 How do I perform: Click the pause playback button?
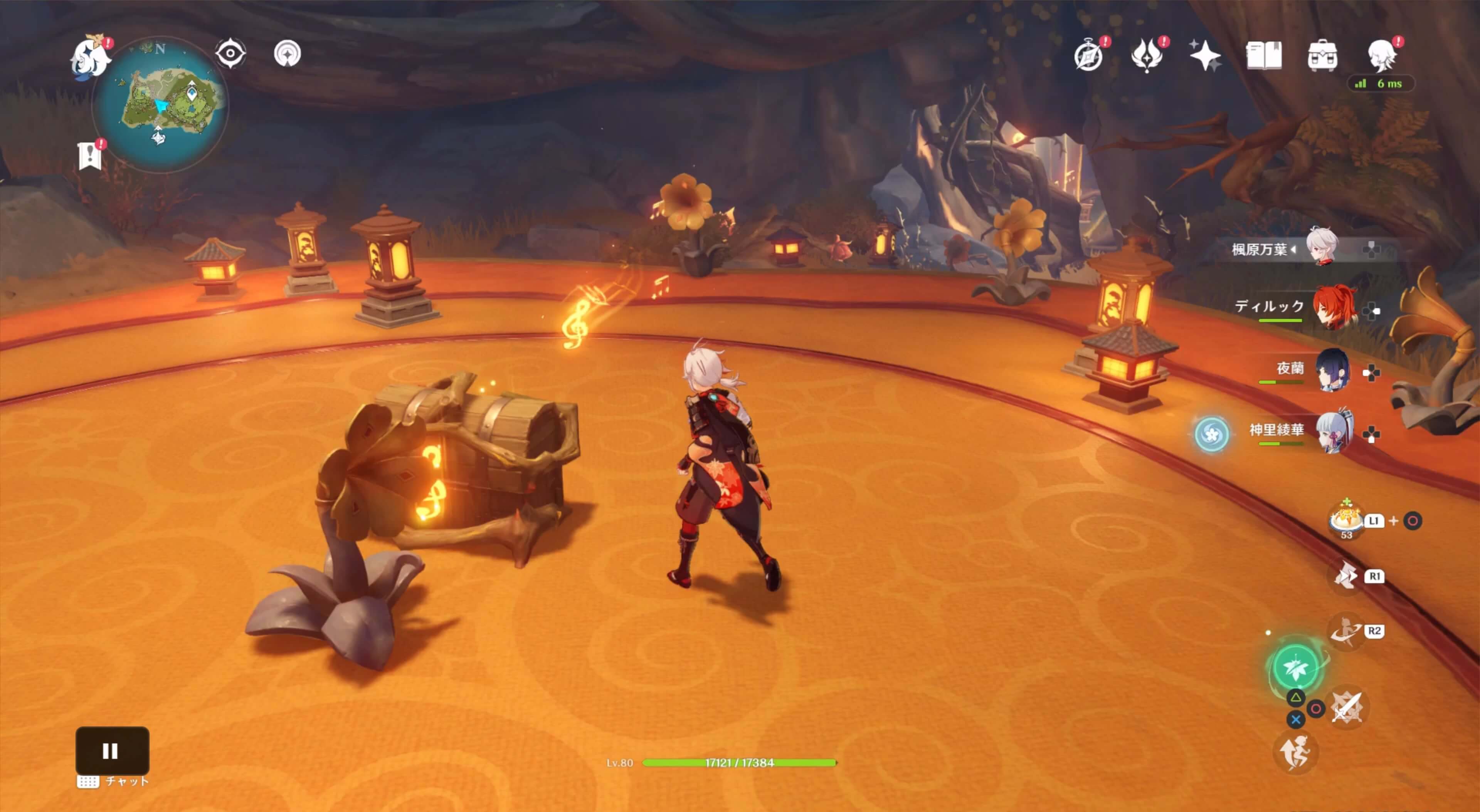pos(112,750)
